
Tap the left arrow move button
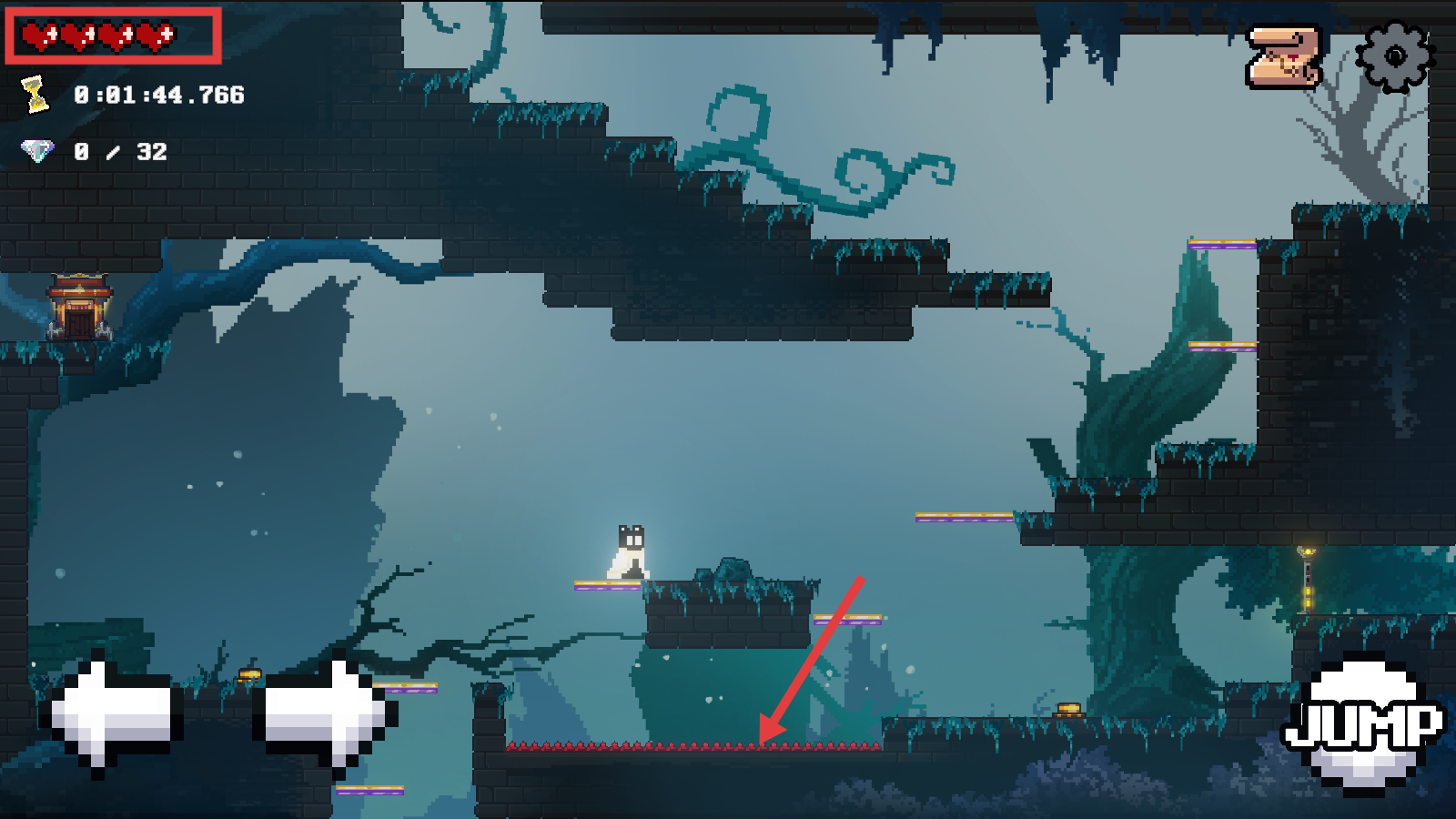point(111,713)
